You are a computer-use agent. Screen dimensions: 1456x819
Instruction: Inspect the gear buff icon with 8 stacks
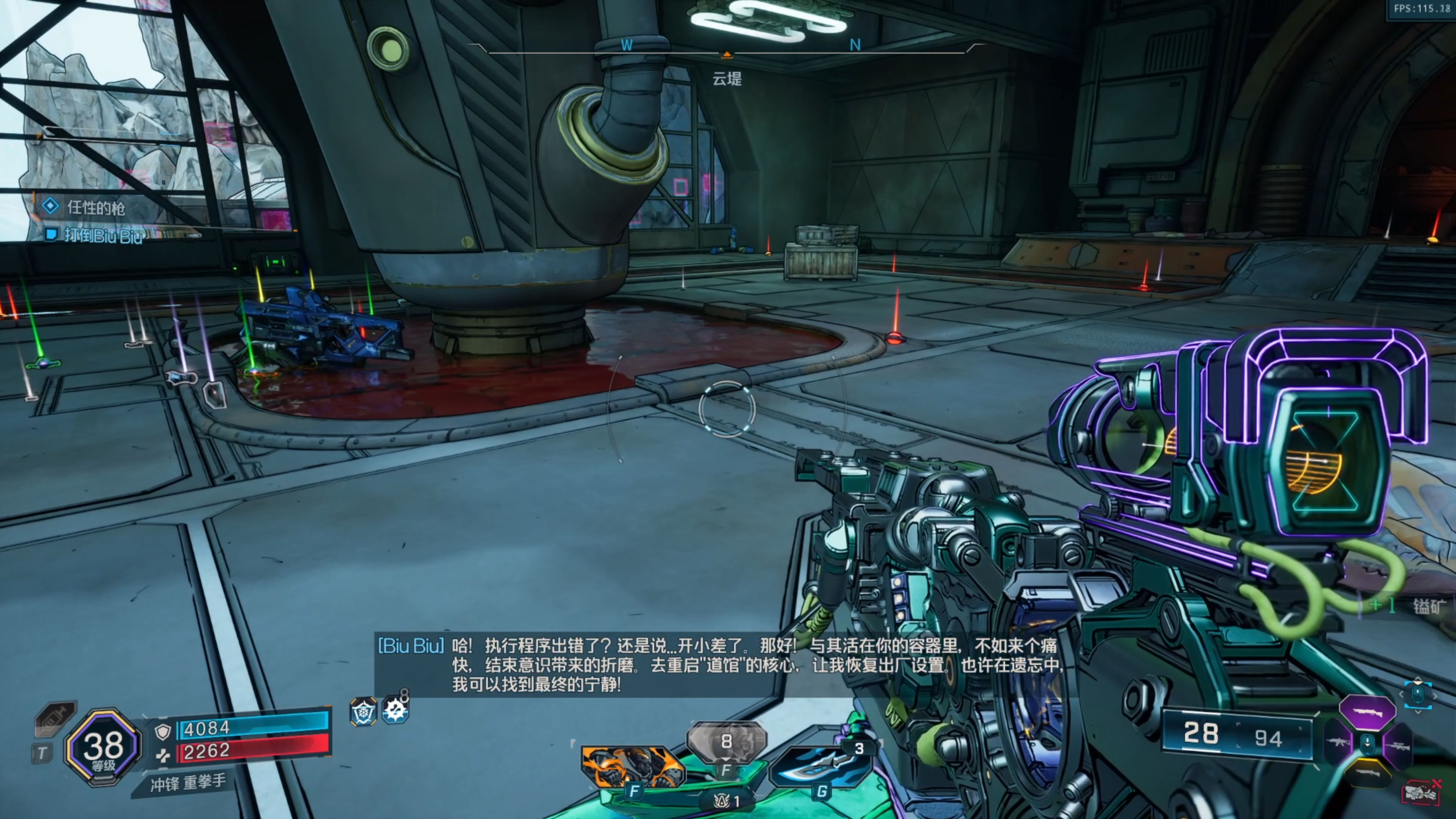395,710
